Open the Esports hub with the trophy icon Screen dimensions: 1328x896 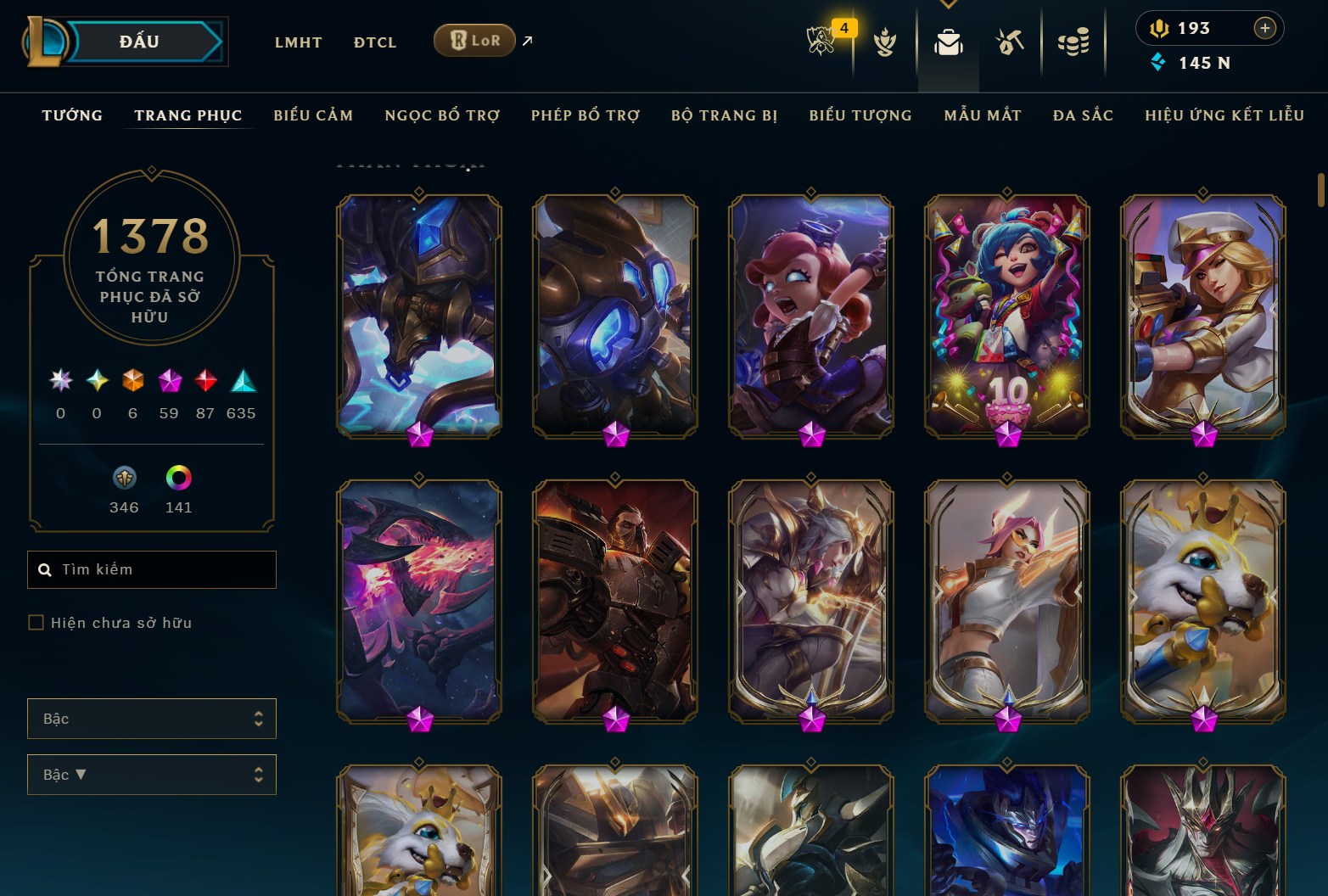(821, 40)
